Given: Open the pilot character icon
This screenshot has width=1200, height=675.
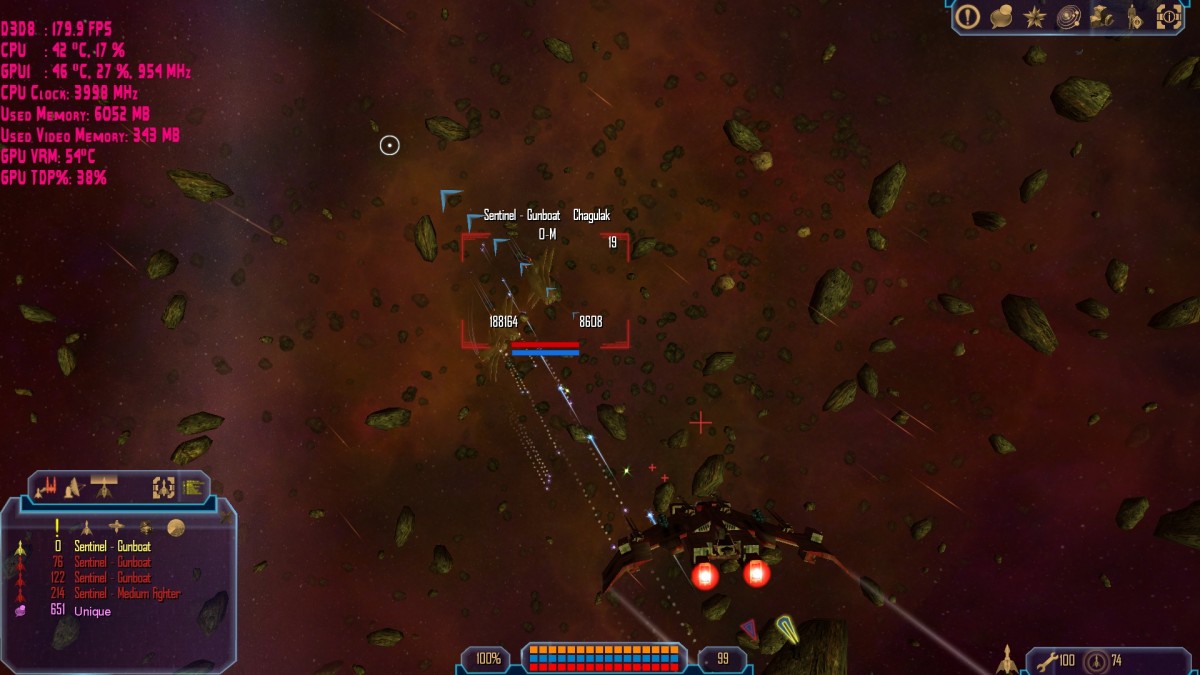Looking at the screenshot, I should click(1134, 16).
